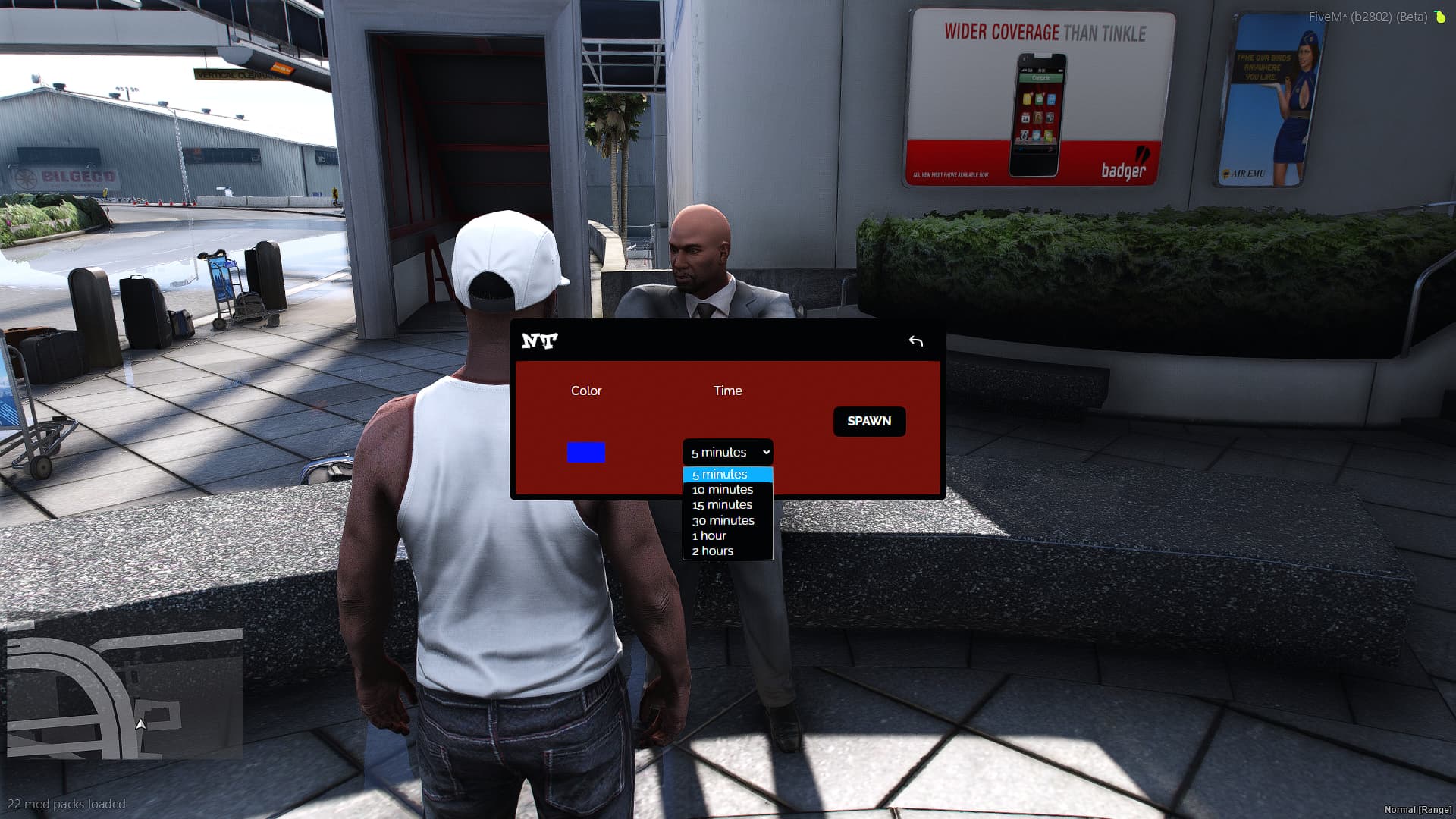Screen dimensions: 1456x819
Task: Click the back arrow to exit the NT menu
Action: click(916, 340)
